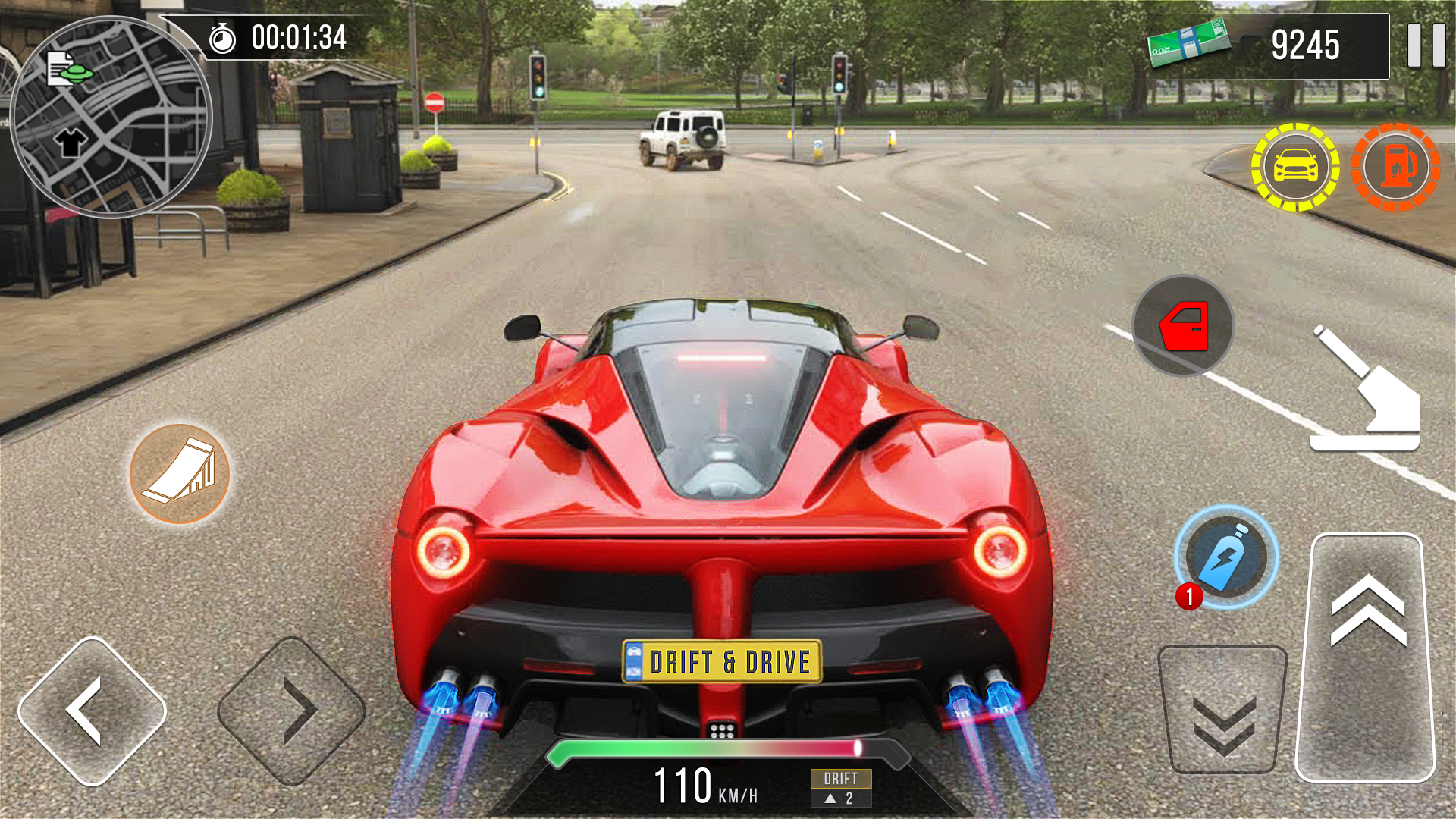1456x819 pixels.
Task: Steer left with the arrow button
Action: point(93,711)
